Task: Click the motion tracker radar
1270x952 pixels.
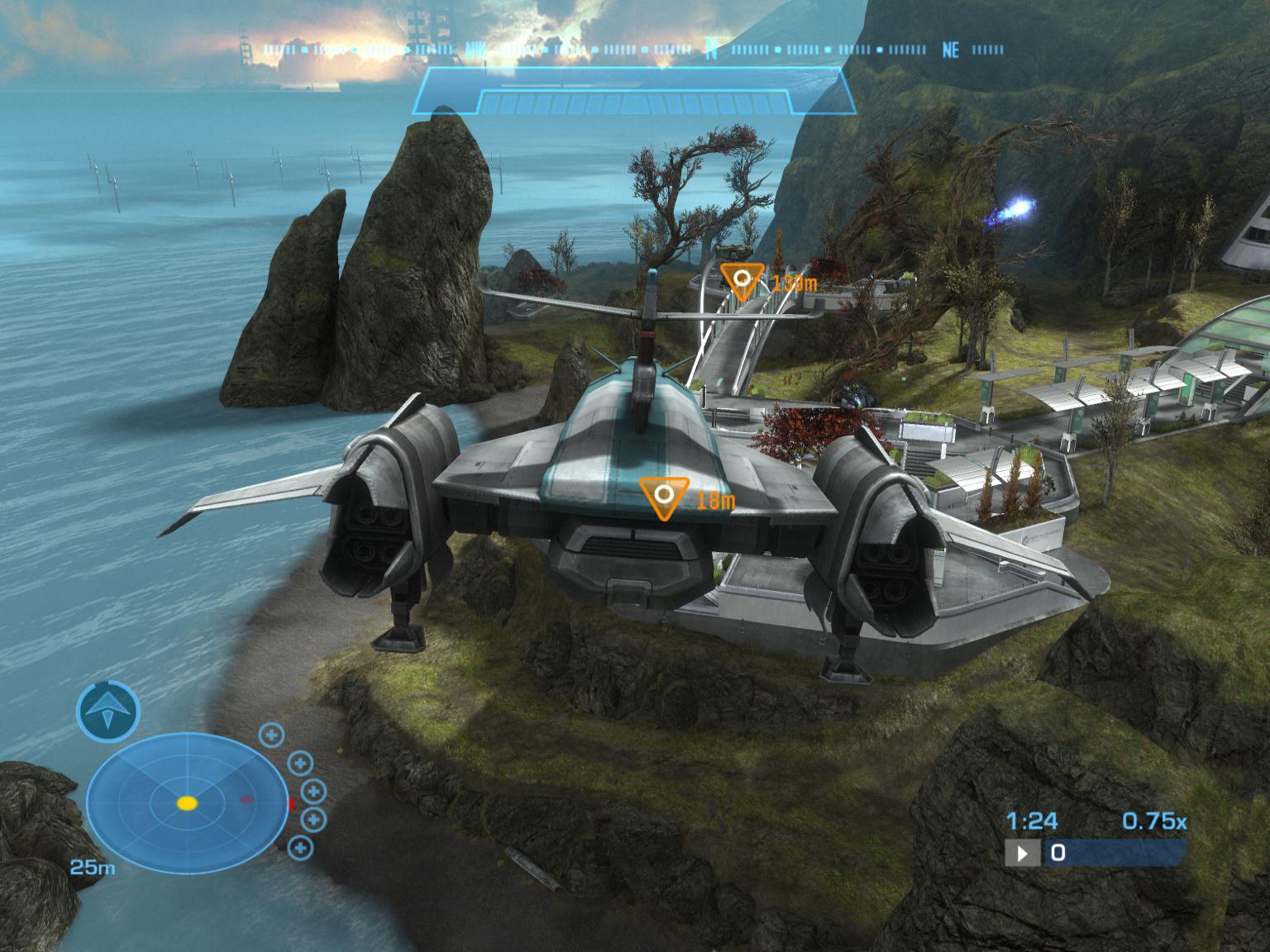Action: tap(188, 802)
